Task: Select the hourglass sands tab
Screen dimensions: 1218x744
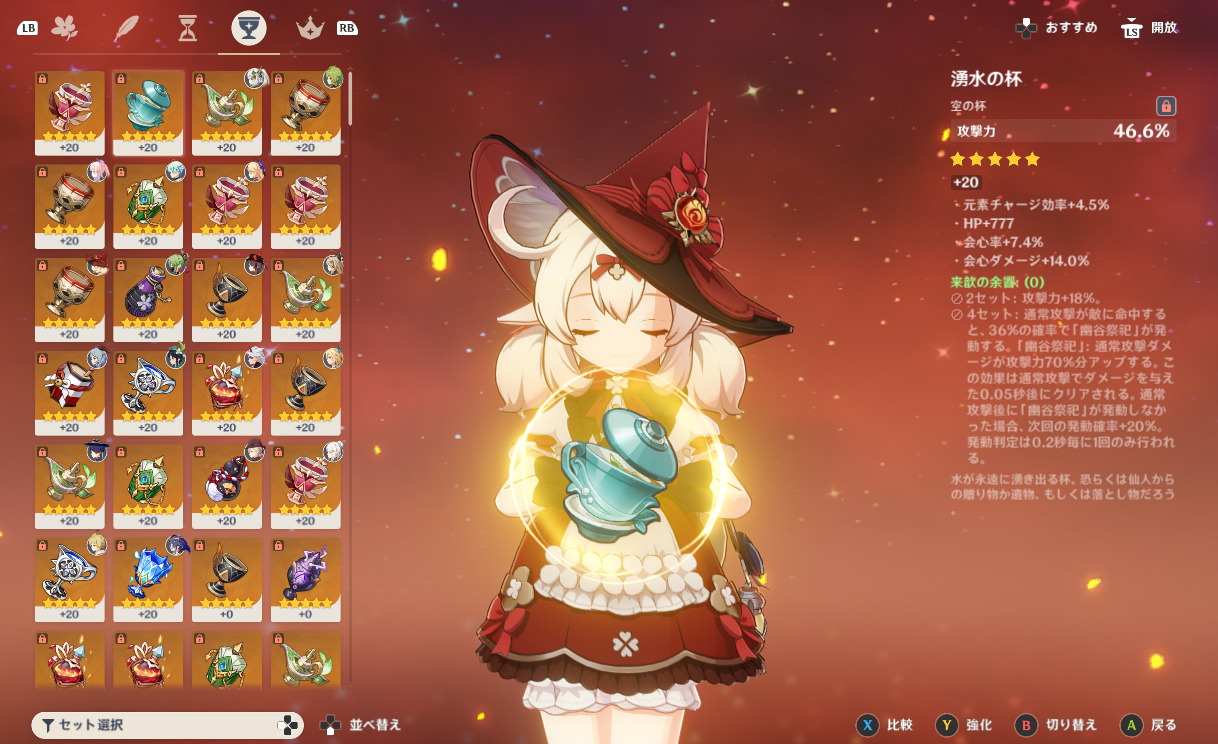Action: [x=187, y=28]
